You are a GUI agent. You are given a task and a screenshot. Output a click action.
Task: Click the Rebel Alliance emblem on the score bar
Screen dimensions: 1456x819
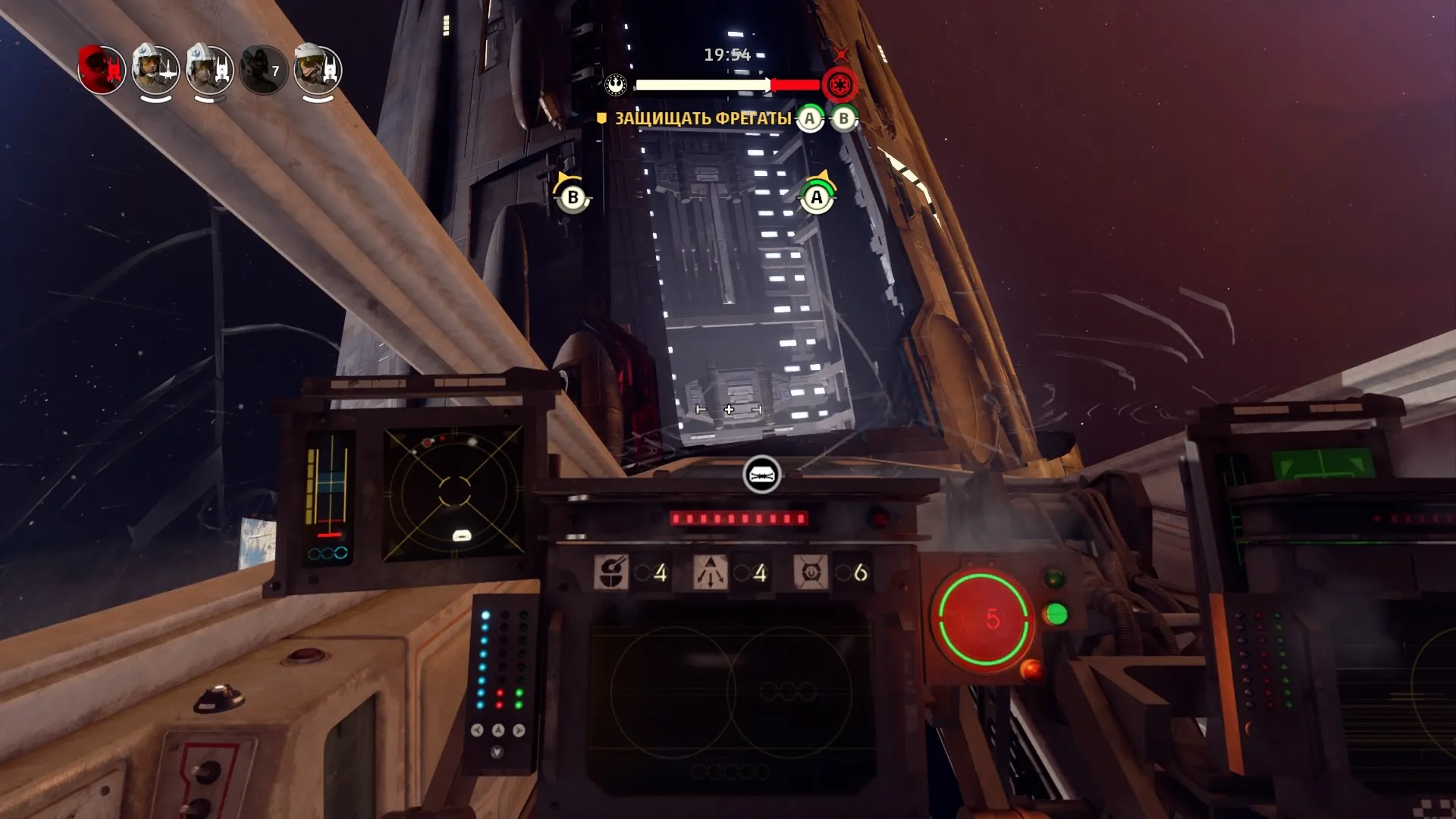coord(616,84)
